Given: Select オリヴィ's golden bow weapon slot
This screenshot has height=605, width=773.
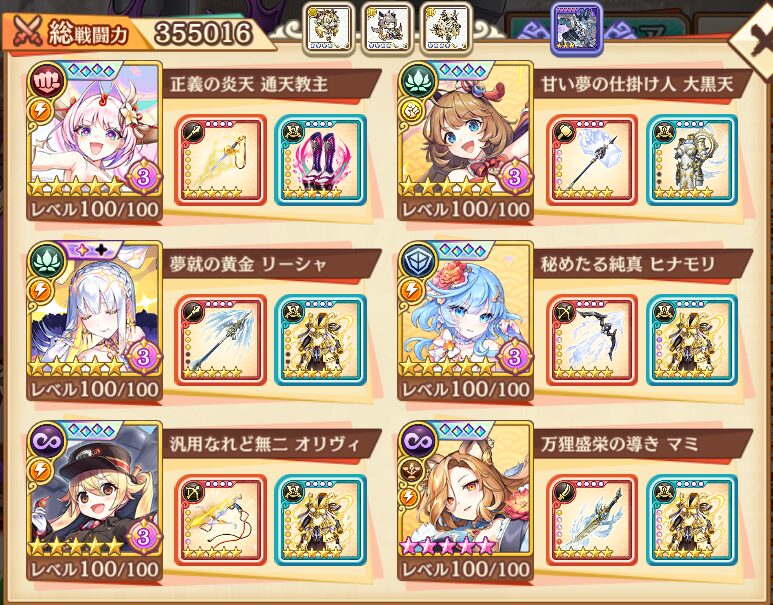Looking at the screenshot, I should pos(220,520).
